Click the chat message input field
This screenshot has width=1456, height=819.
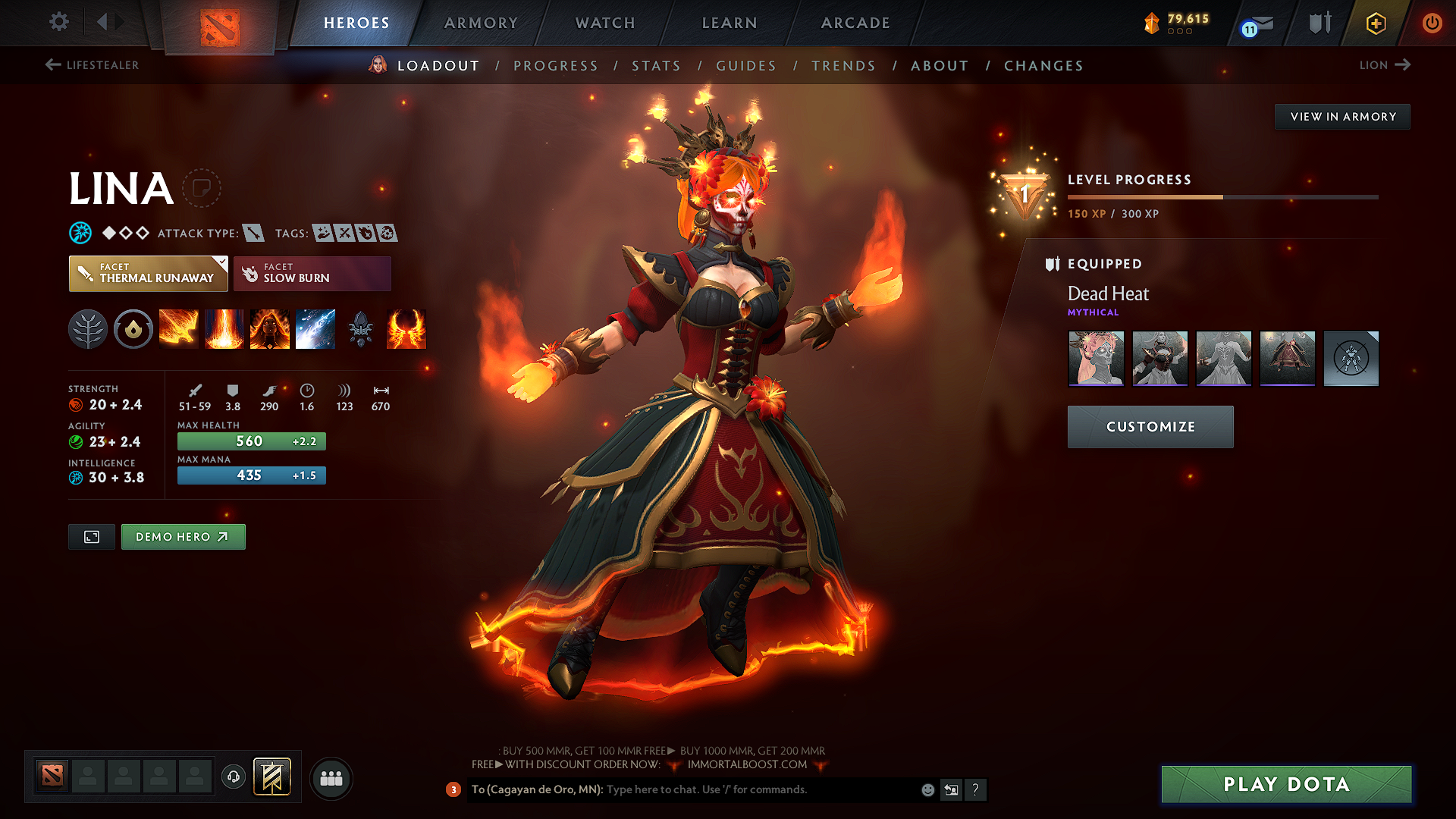[x=758, y=789]
